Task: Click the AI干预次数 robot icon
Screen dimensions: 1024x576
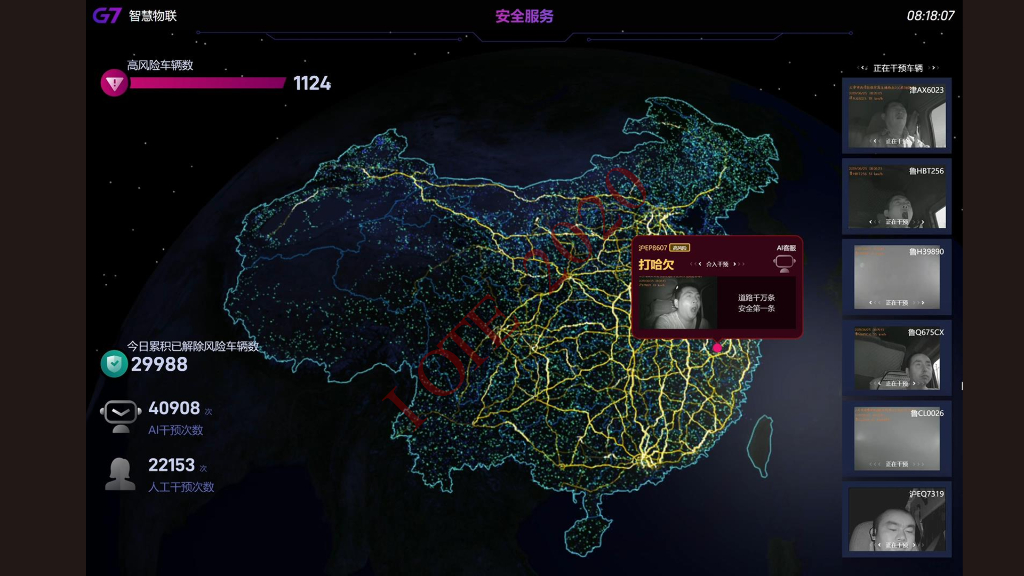Action: 121,415
